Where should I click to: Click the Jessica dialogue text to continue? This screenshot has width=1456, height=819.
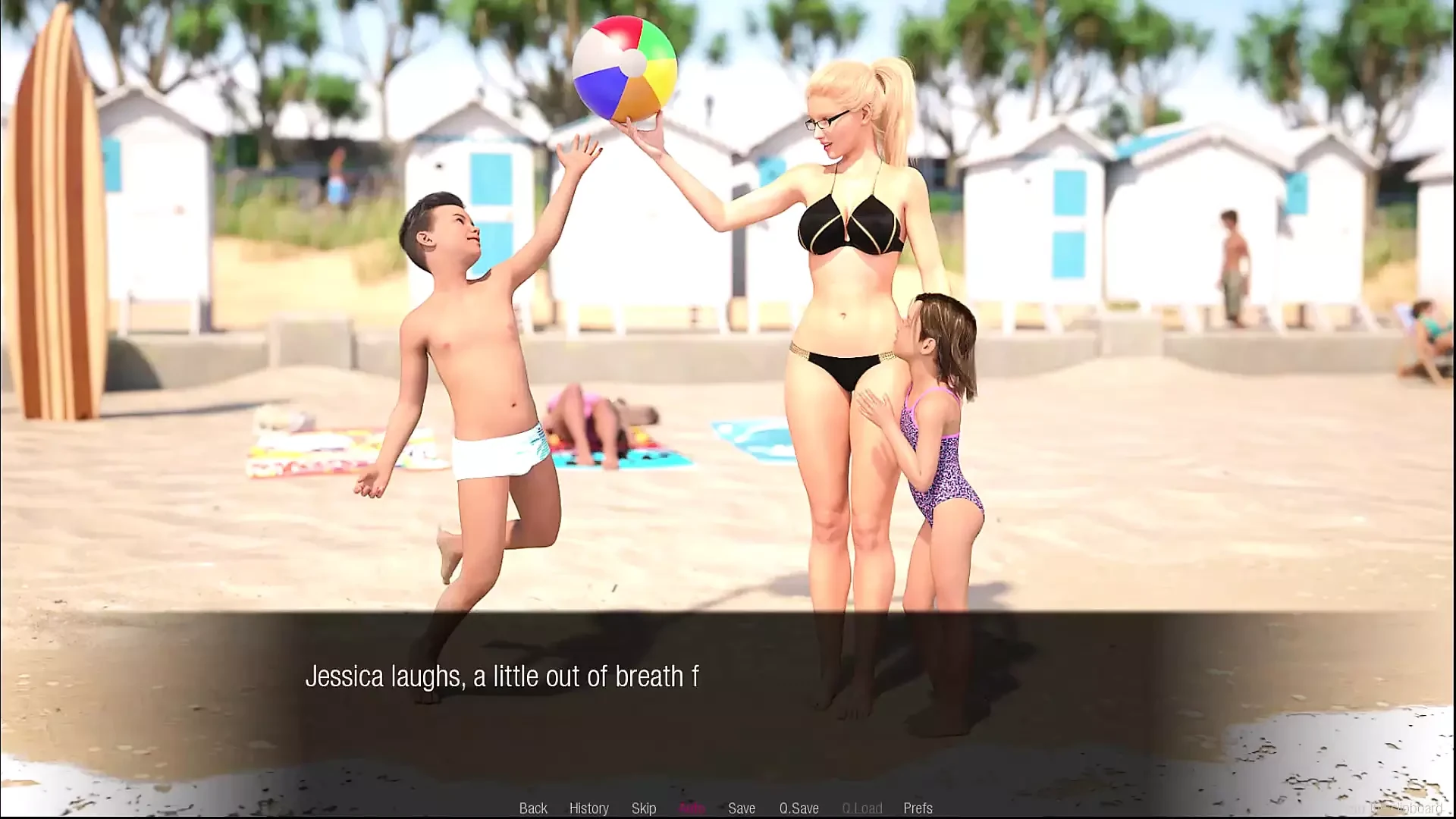[500, 675]
